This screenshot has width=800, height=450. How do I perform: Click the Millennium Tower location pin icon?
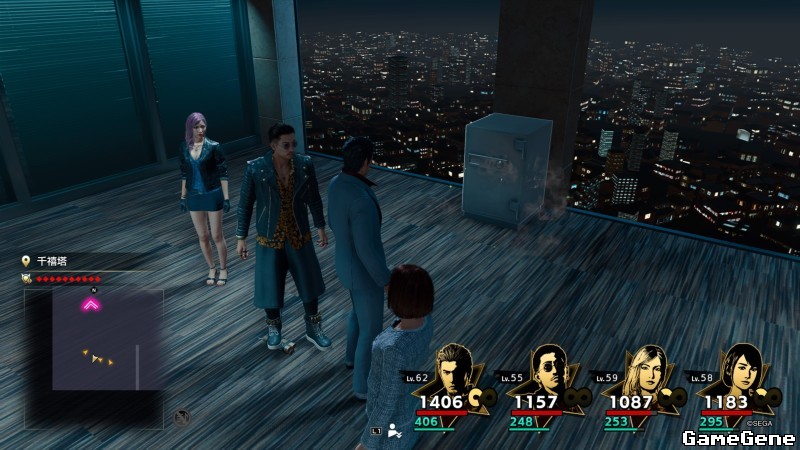26,261
